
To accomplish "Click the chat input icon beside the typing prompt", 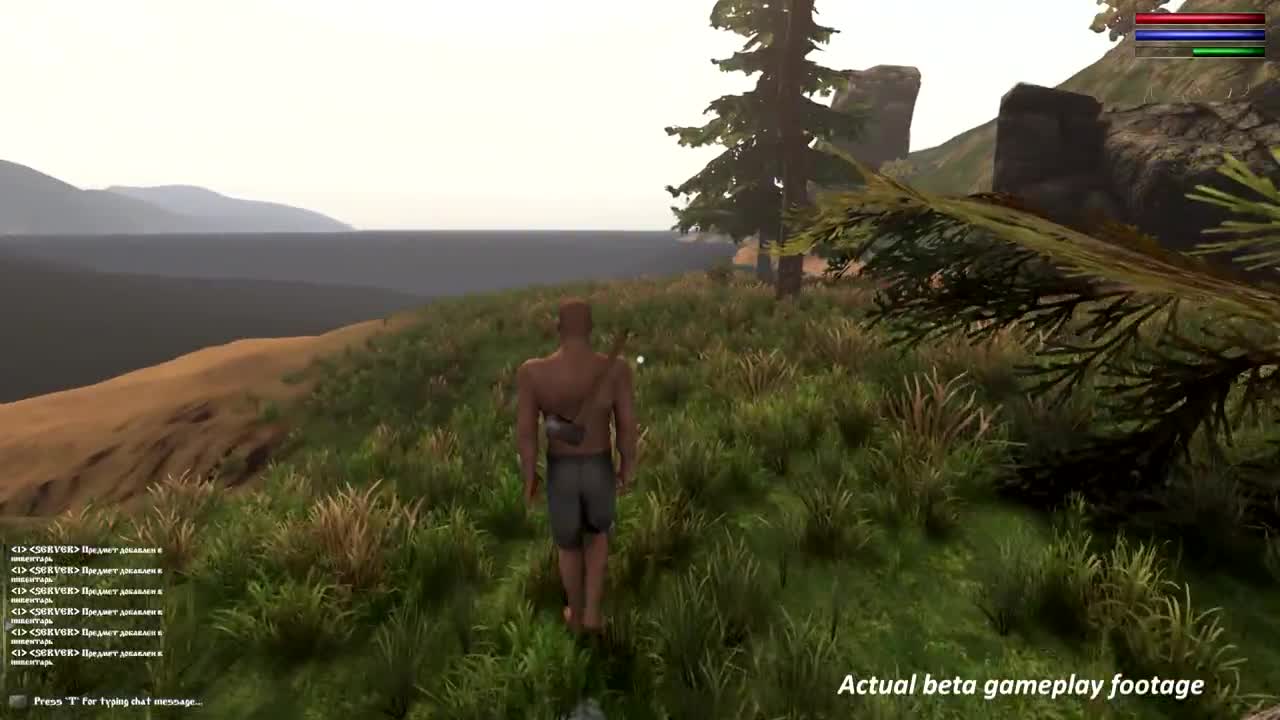I will pos(17,700).
